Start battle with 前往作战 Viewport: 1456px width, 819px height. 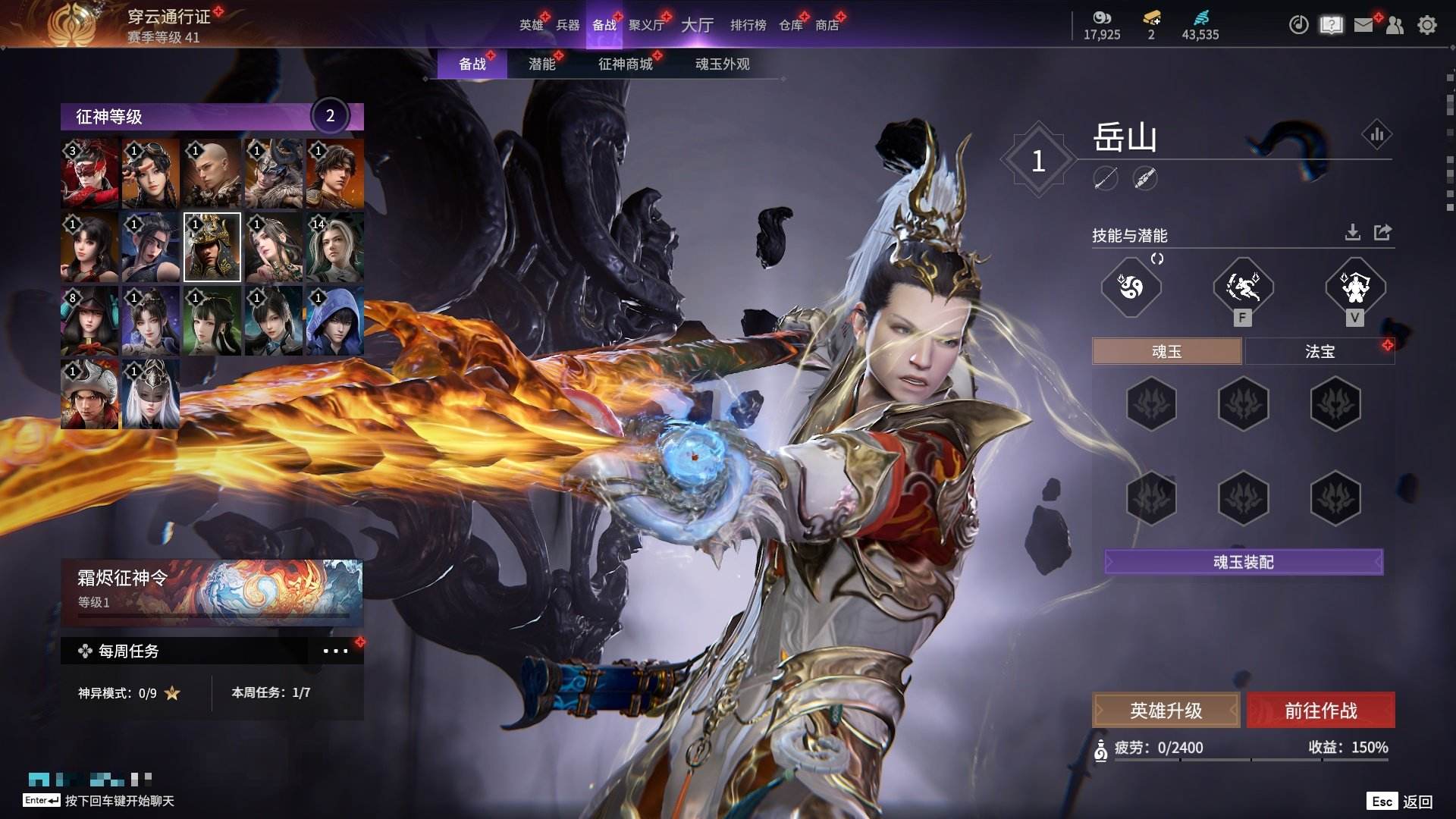click(1320, 711)
